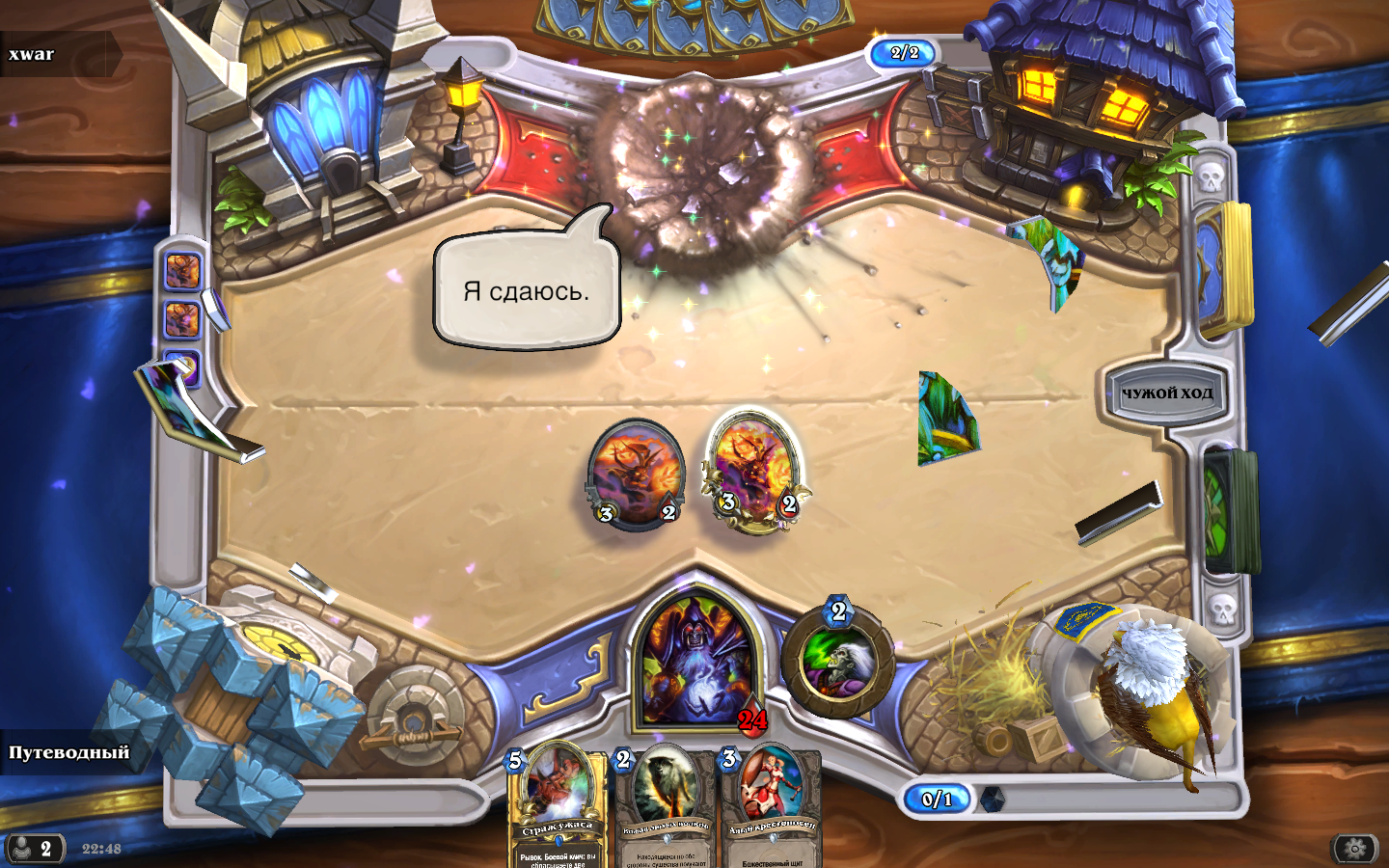
Task: Open the friends list button
Action: pos(34,849)
